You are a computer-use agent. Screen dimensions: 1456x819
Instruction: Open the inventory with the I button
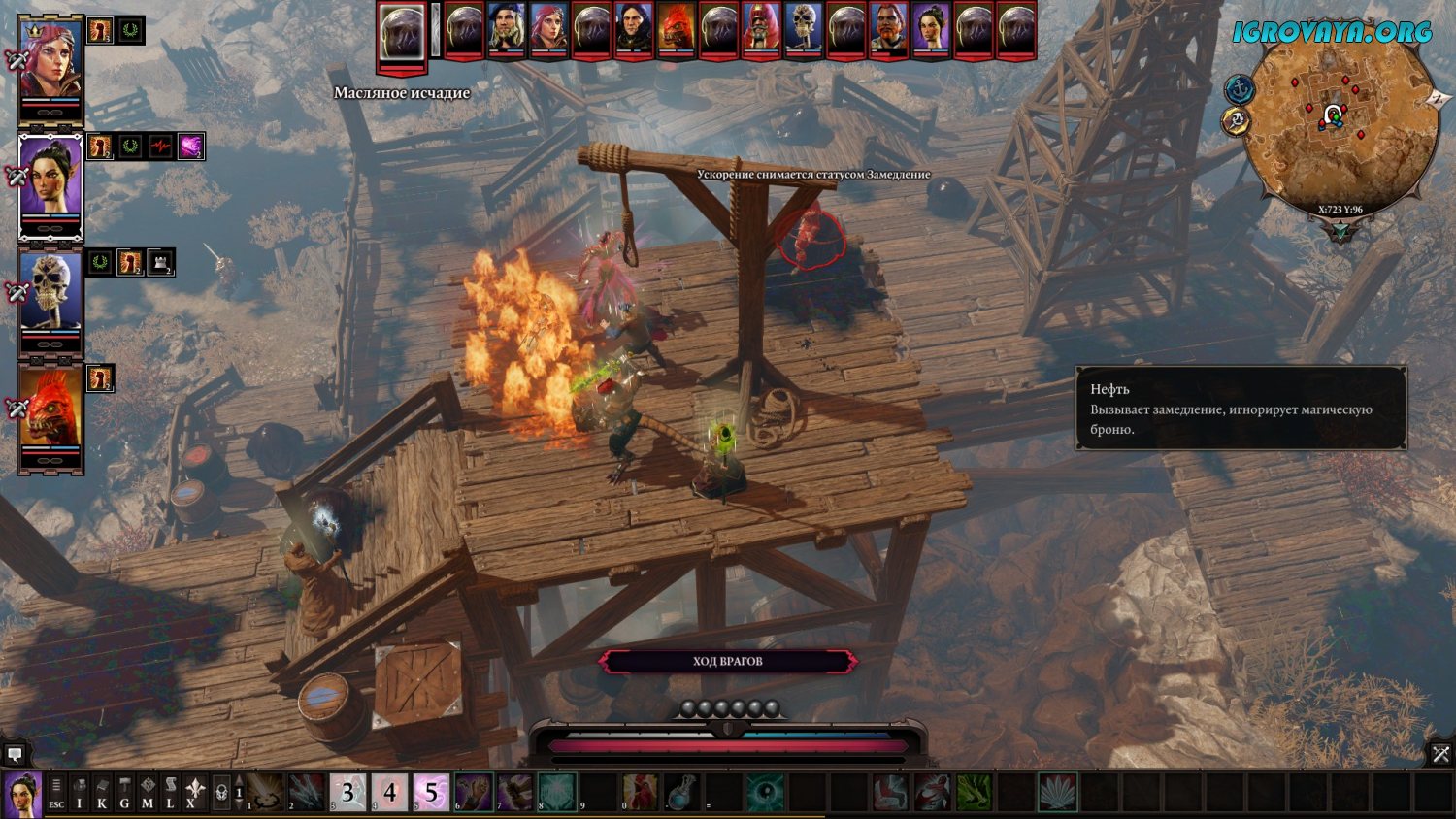point(80,793)
